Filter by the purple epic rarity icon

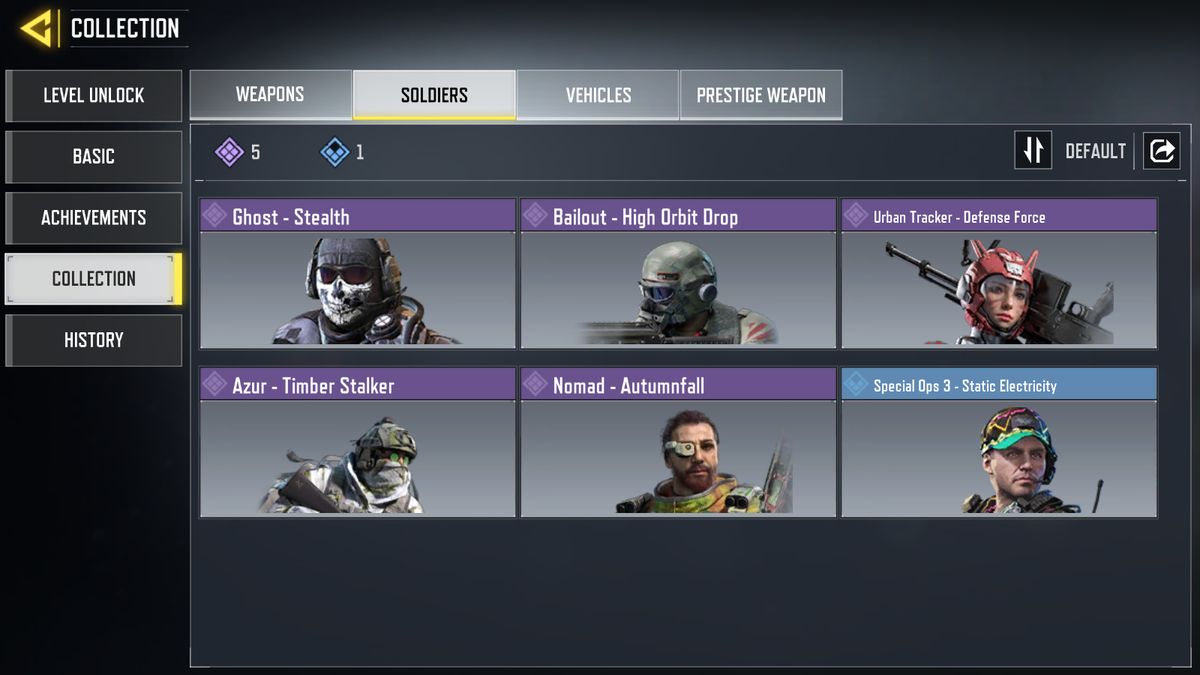(x=230, y=152)
